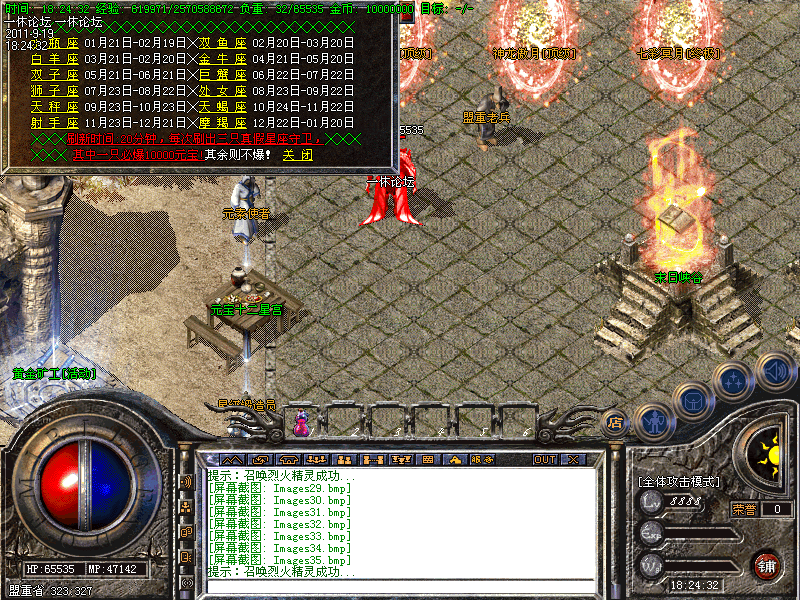Screen dimensions: 800x600
Task: Toggle sound with the speaker button
Action: pos(775,369)
